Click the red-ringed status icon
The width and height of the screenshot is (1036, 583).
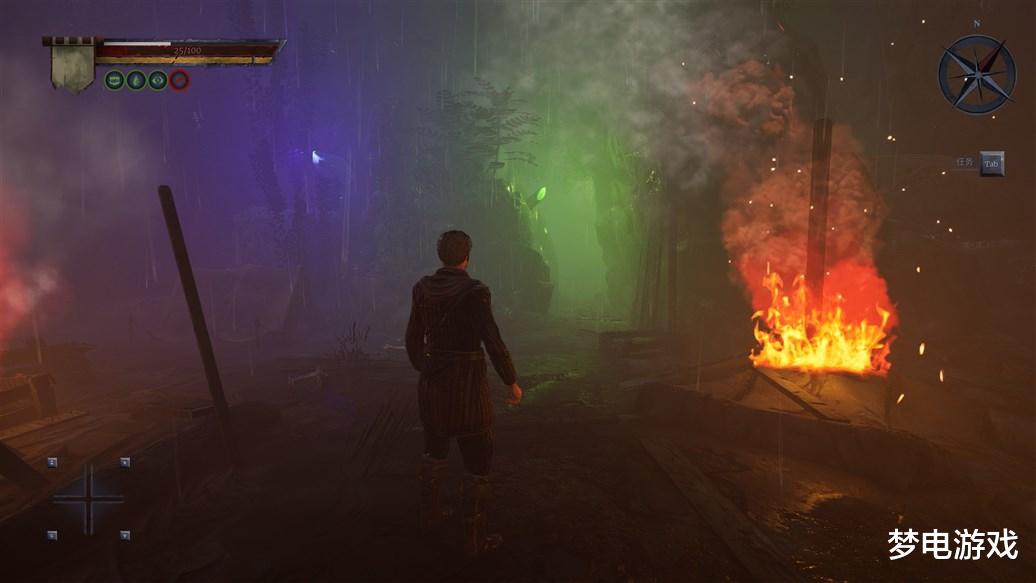[x=179, y=81]
